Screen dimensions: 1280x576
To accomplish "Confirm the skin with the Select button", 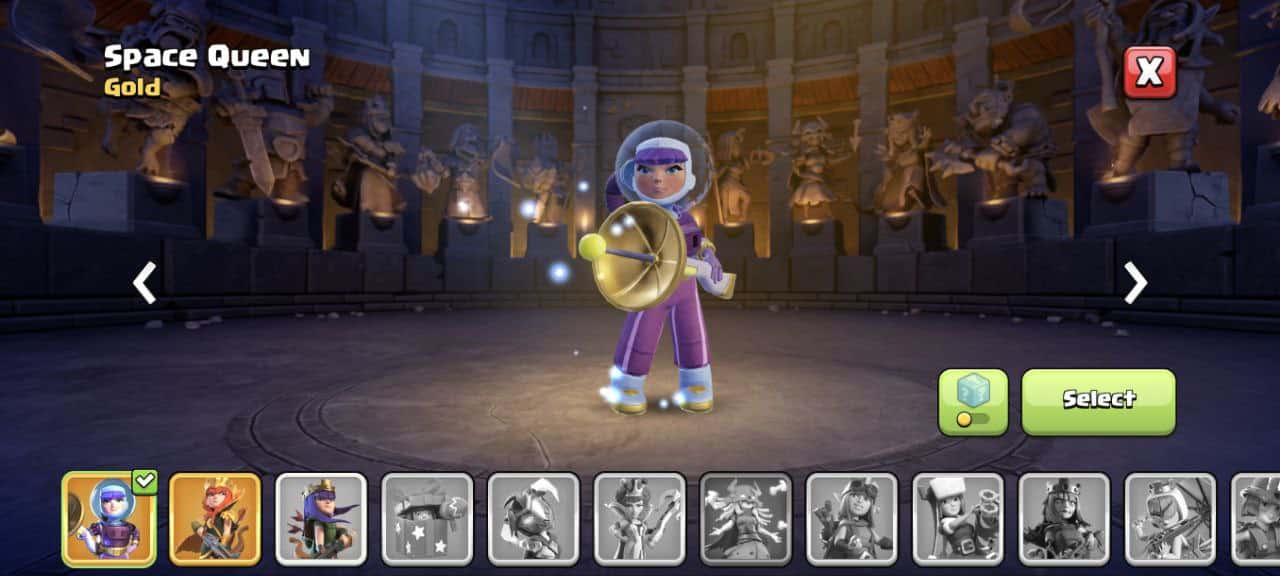I will tap(1098, 401).
